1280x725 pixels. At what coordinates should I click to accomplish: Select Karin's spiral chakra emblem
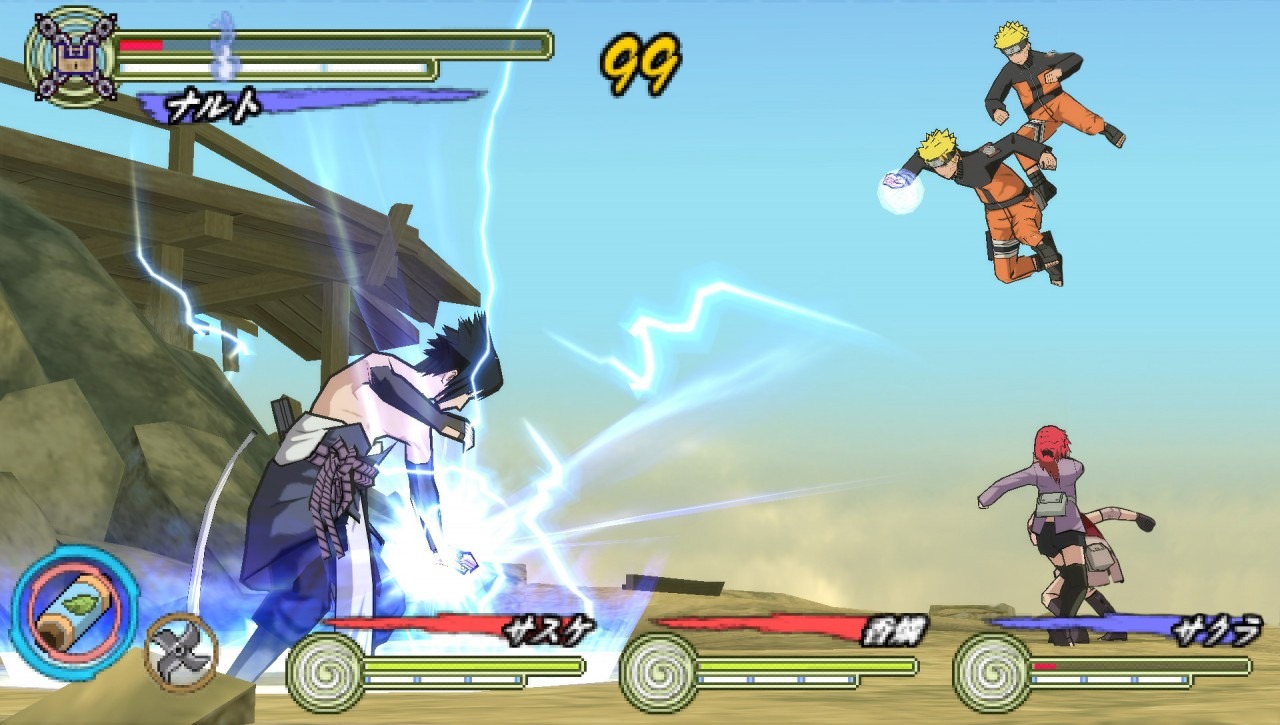click(658, 671)
